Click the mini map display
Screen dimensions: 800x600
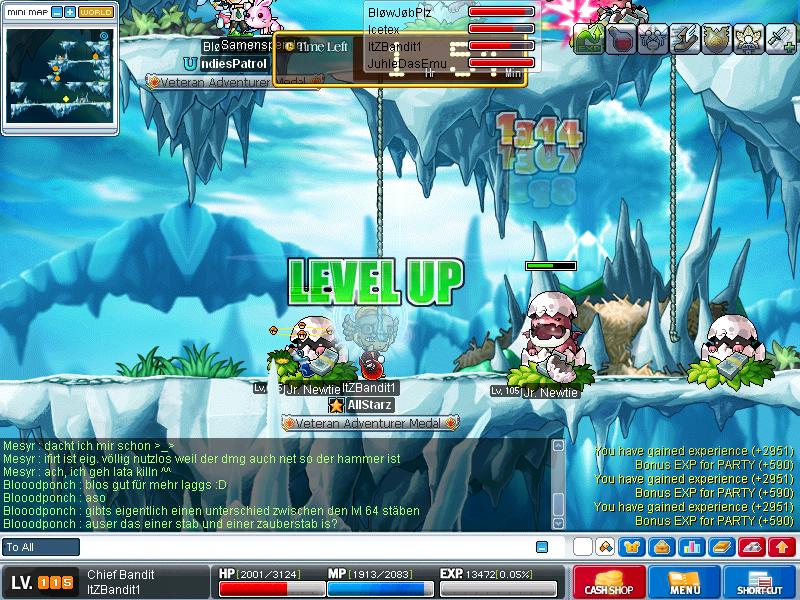[59, 74]
